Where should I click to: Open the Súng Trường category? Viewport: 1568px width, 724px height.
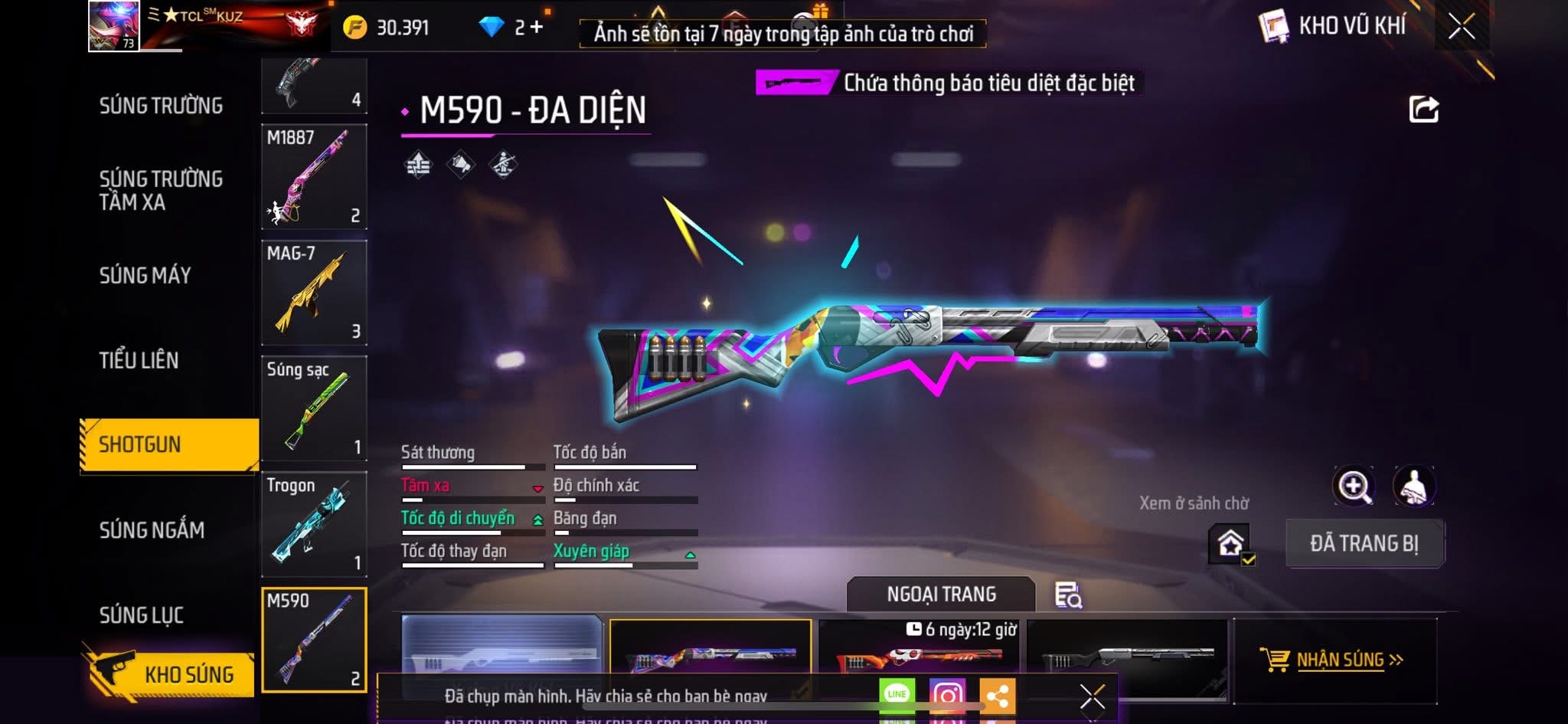[161, 106]
